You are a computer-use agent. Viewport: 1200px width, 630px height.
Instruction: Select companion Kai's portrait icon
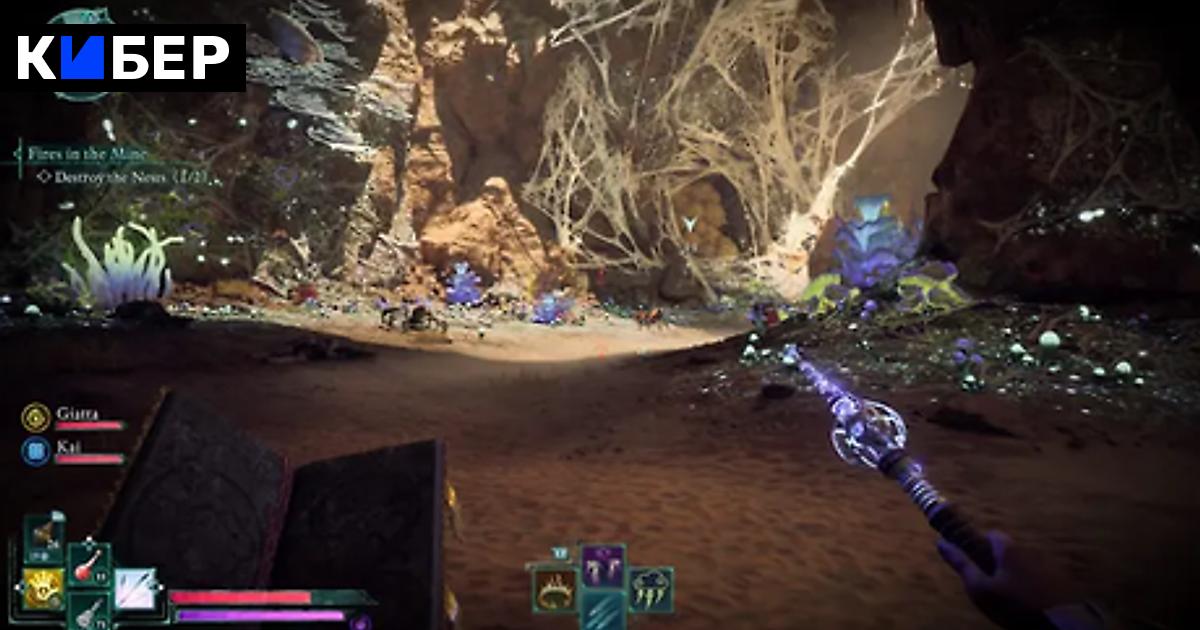click(36, 450)
